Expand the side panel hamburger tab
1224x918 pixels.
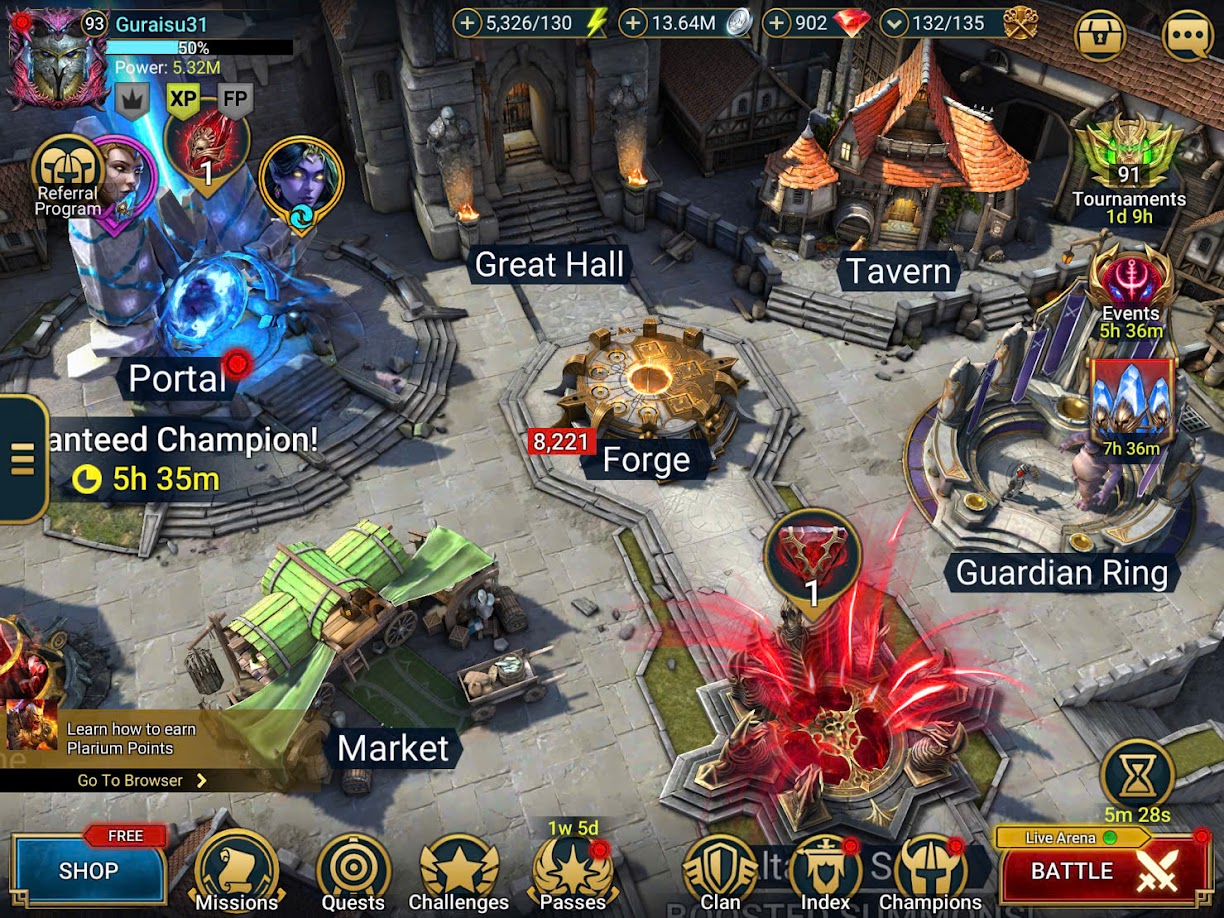pyautogui.click(x=22, y=458)
